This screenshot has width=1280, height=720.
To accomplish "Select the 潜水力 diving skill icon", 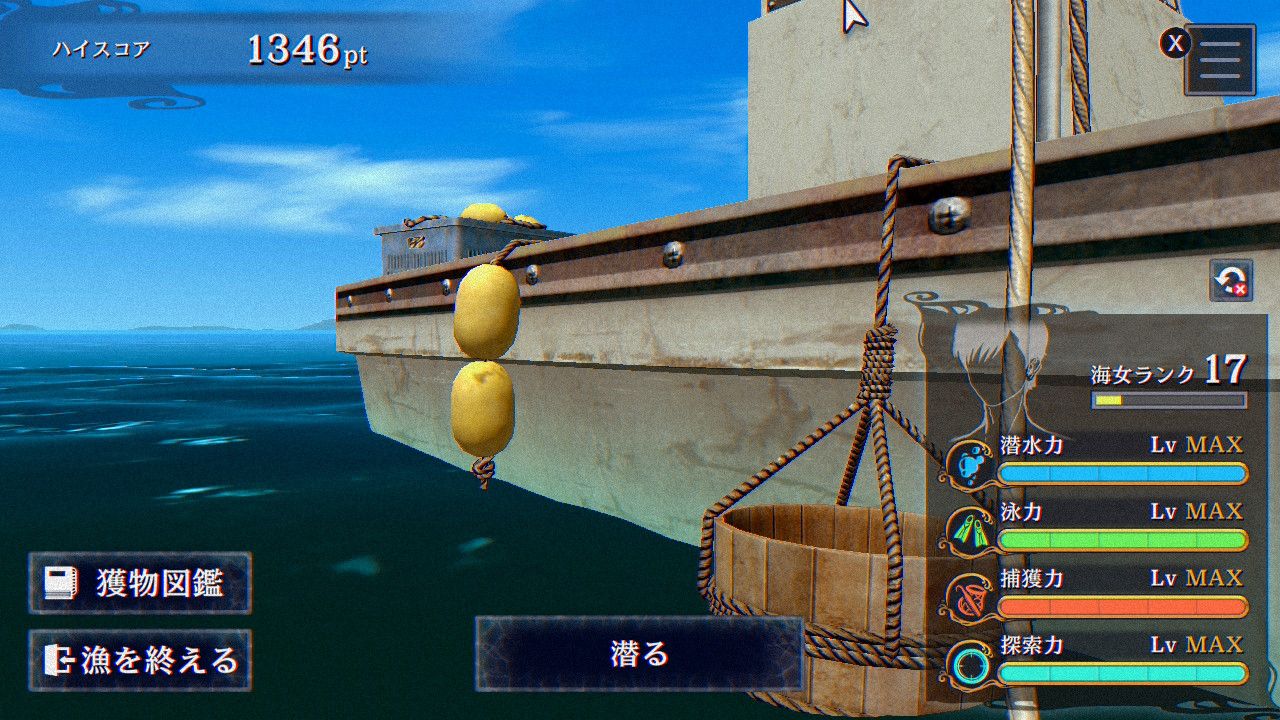I will coord(970,464).
